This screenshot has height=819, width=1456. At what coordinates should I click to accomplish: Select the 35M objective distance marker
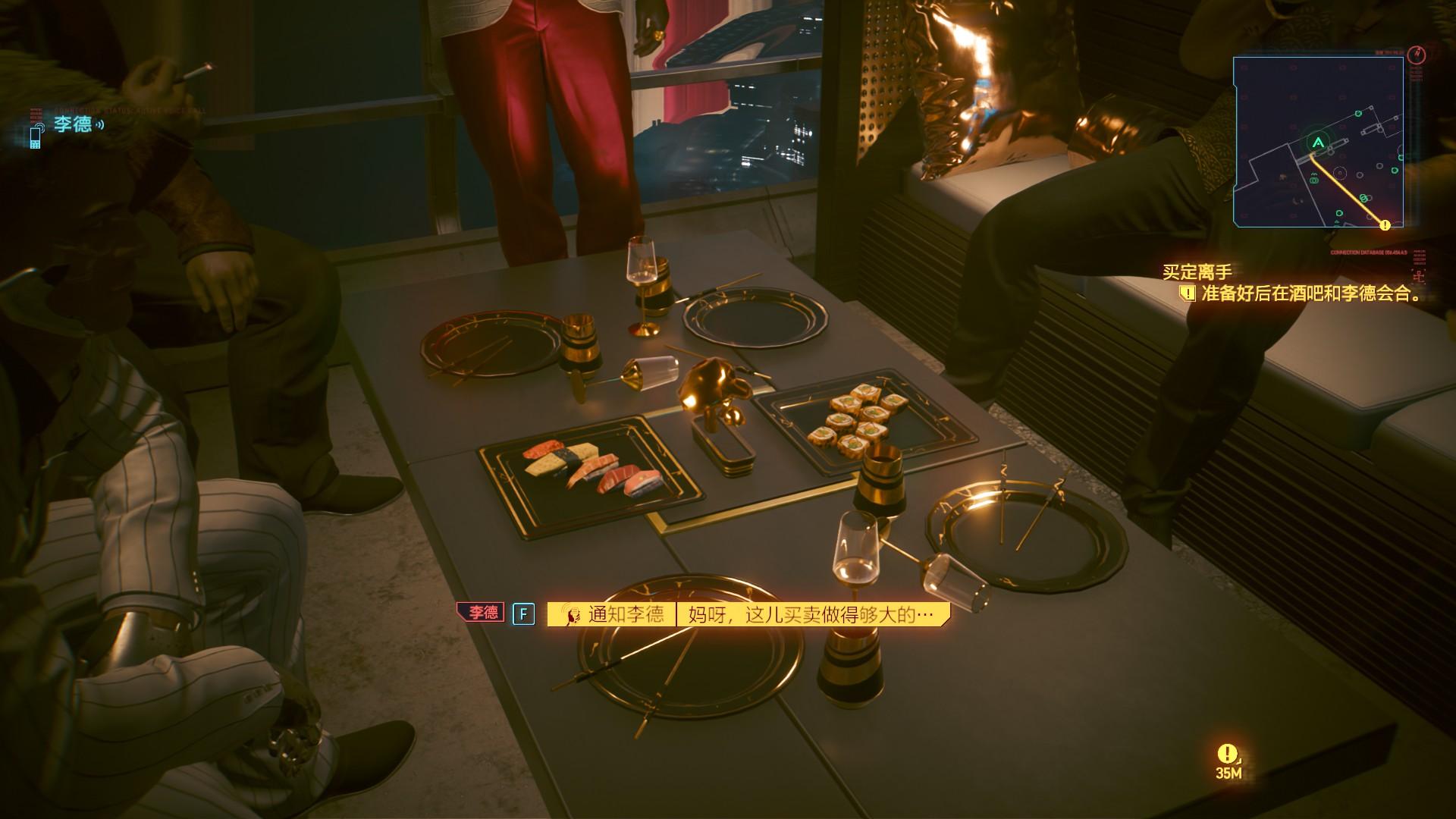click(x=1228, y=761)
